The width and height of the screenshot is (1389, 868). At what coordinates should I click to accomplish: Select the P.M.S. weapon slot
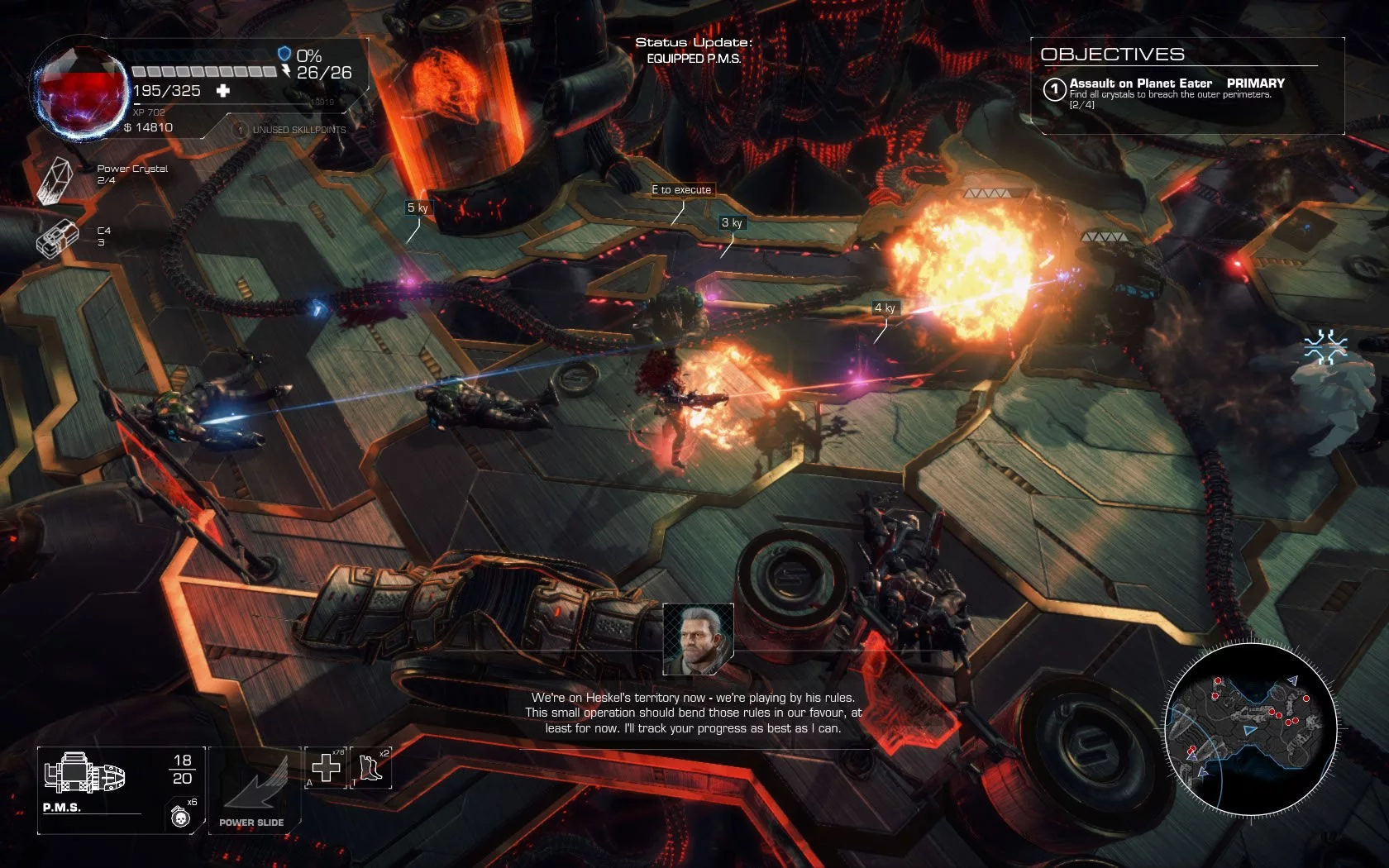tap(86, 776)
